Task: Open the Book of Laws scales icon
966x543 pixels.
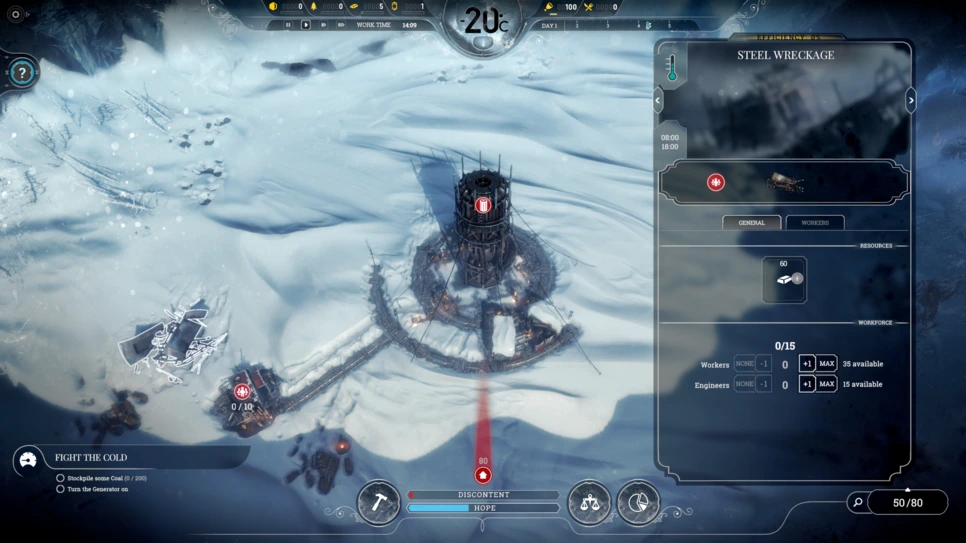Action: pos(589,501)
